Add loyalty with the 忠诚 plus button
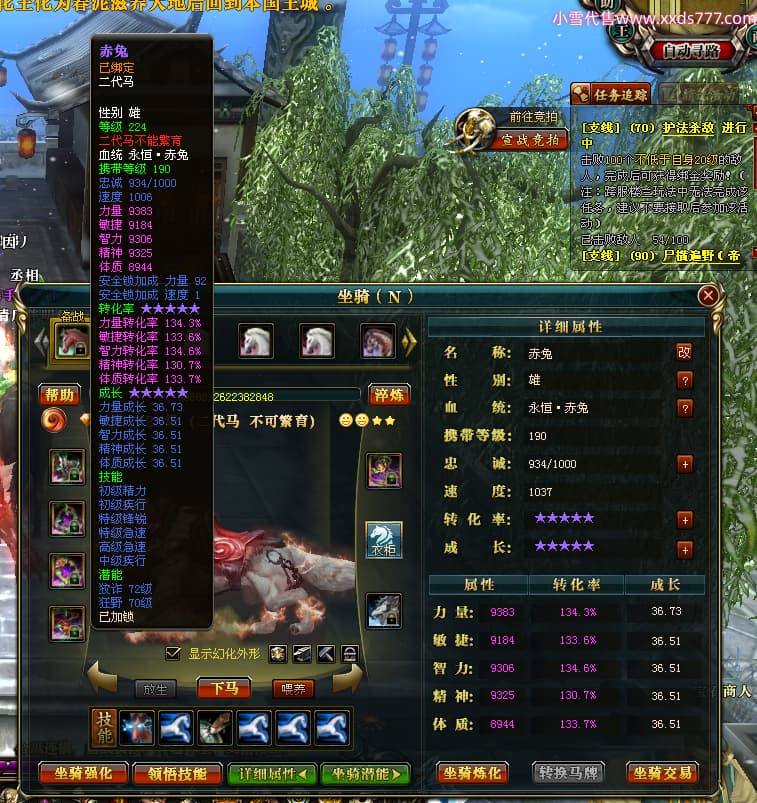This screenshot has width=757, height=803. click(685, 464)
